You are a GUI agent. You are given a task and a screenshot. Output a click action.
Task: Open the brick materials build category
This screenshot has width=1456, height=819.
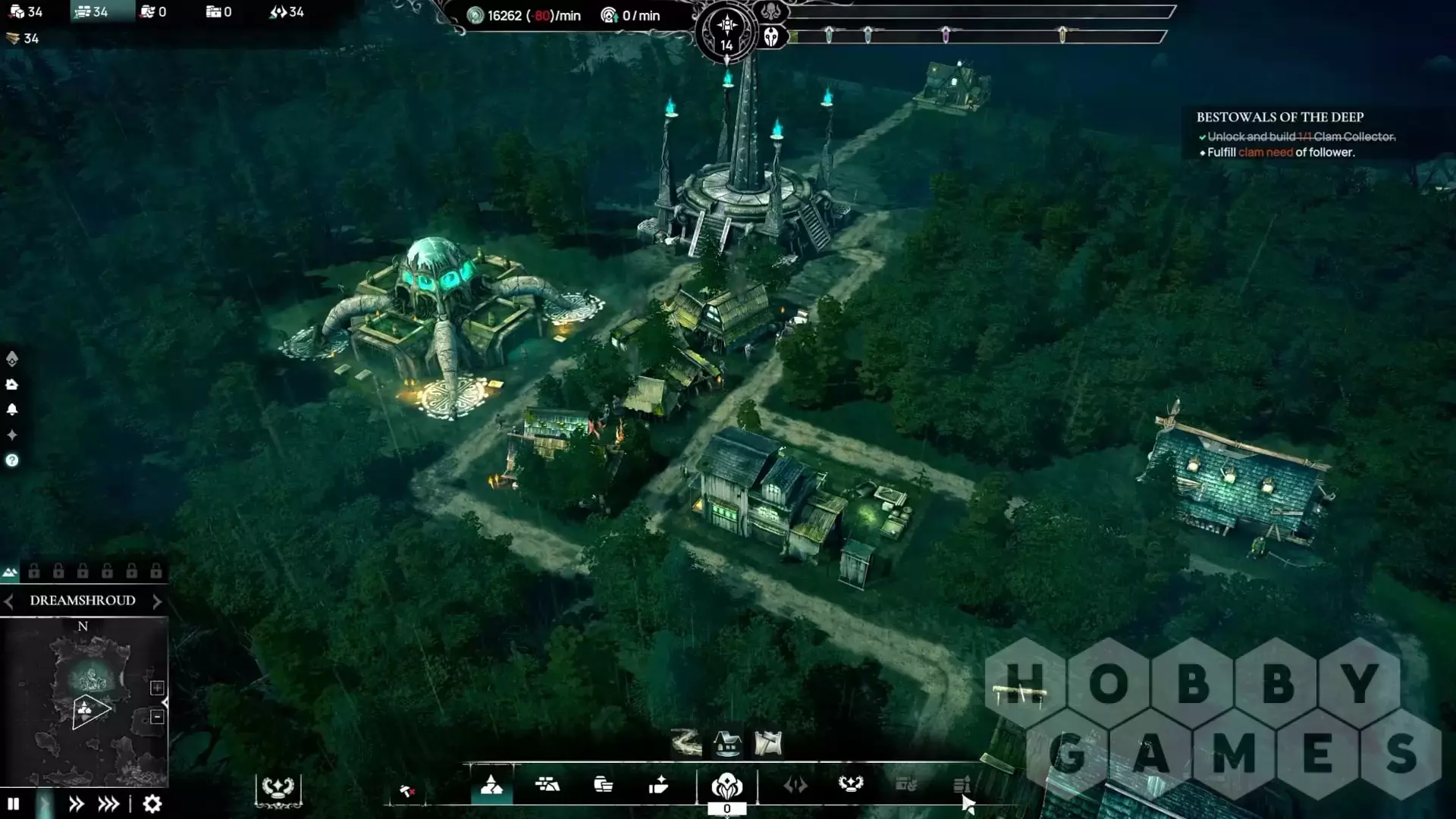[547, 785]
